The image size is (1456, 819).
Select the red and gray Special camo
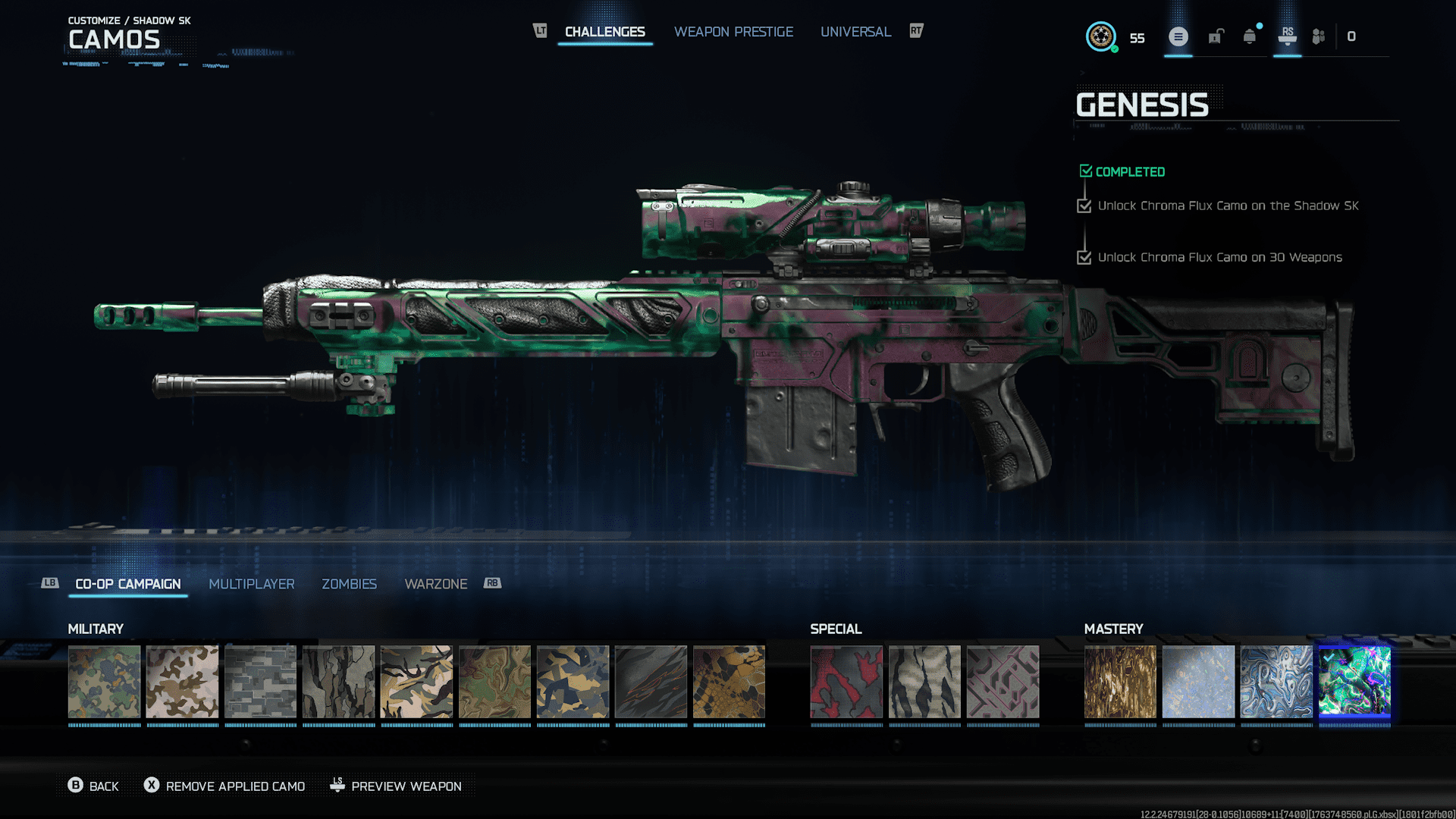[846, 682]
